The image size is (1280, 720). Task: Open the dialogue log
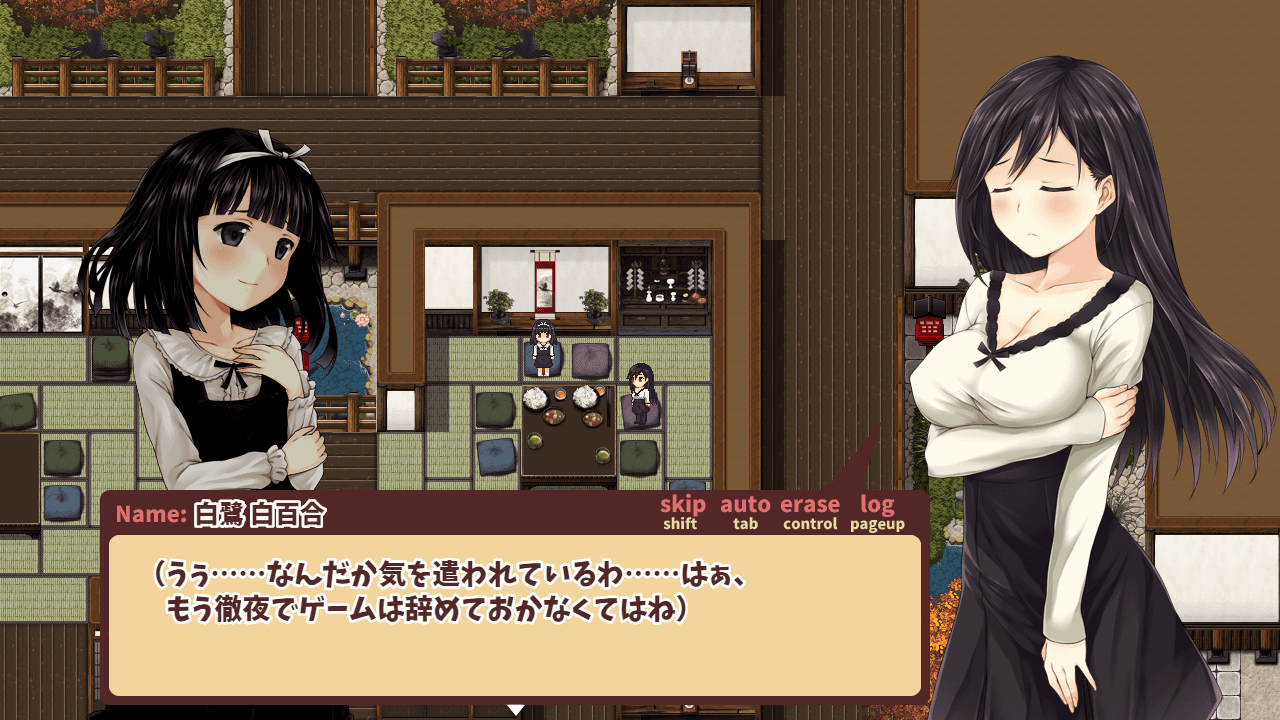[877, 506]
